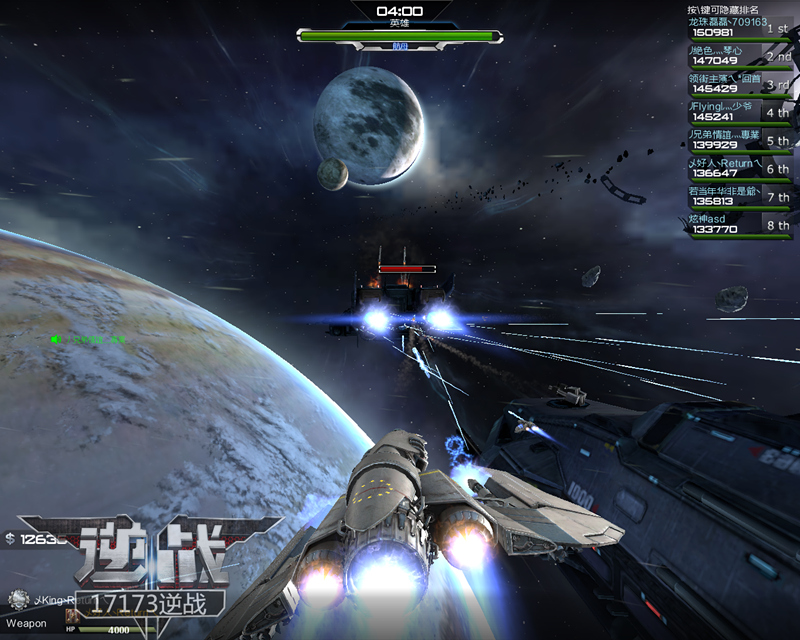Open the Weapon panel label
This screenshot has height=640, width=800.
coord(25,622)
